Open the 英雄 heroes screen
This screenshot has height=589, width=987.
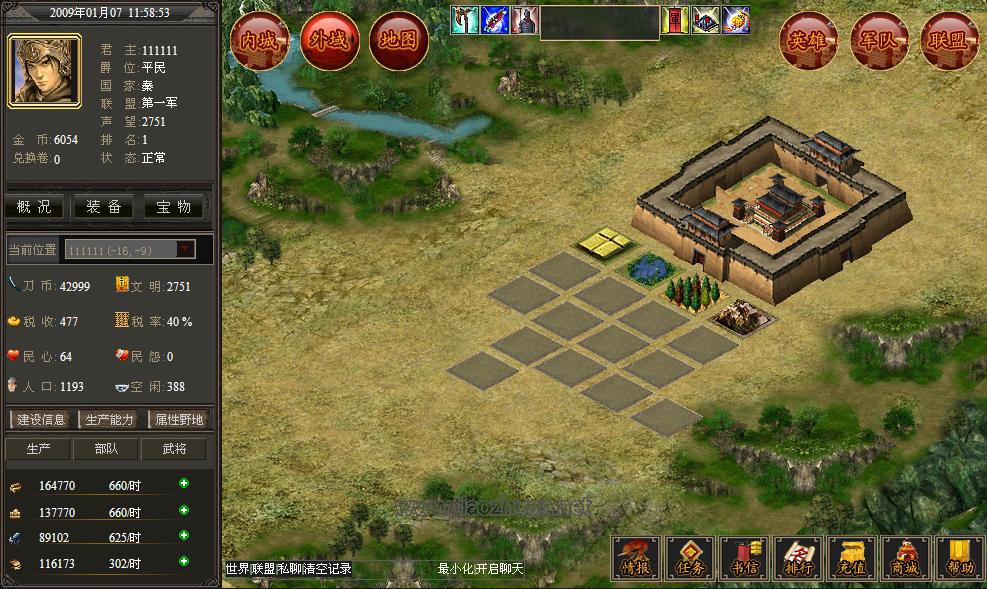coord(808,42)
